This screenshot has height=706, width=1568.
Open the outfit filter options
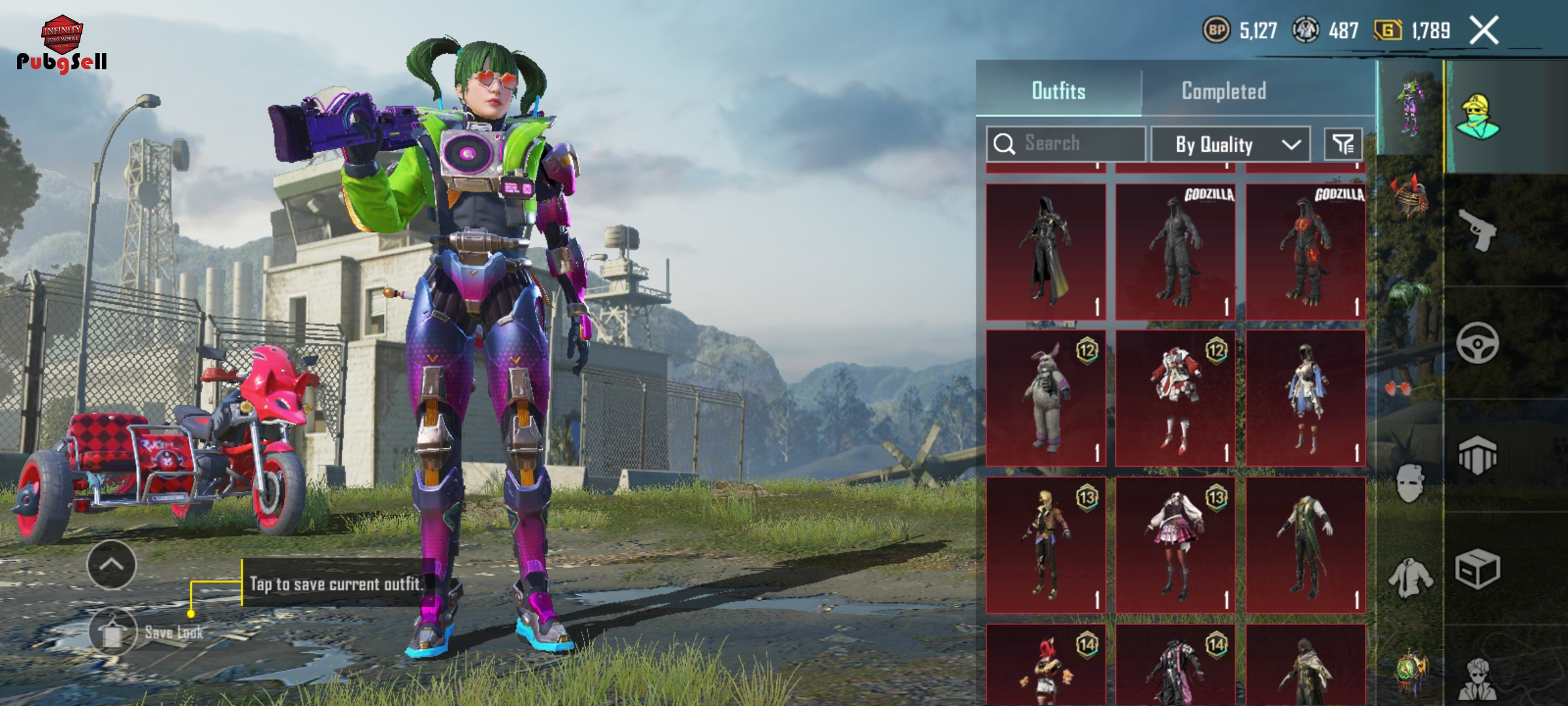coord(1343,144)
